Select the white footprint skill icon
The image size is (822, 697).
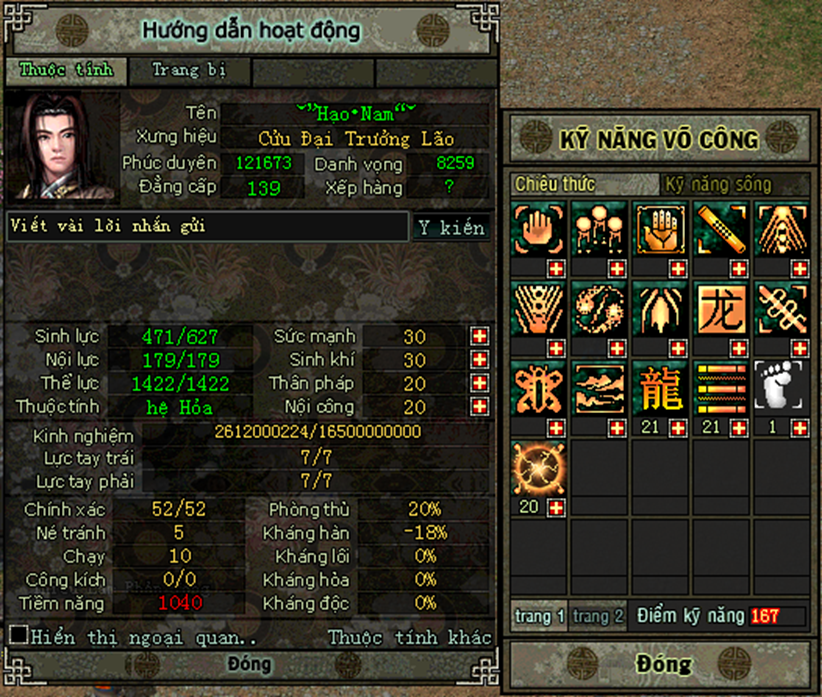781,387
